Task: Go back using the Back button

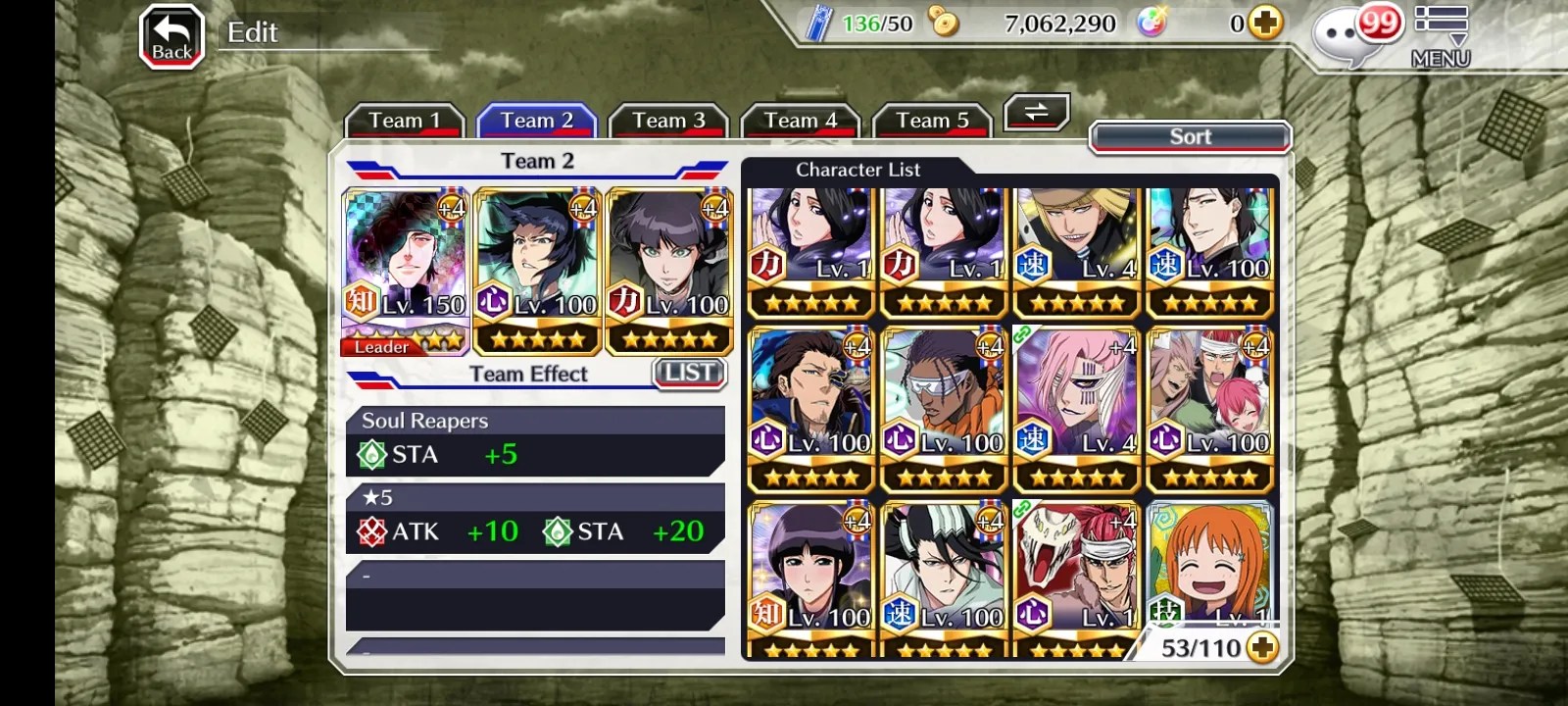Action: point(171,37)
